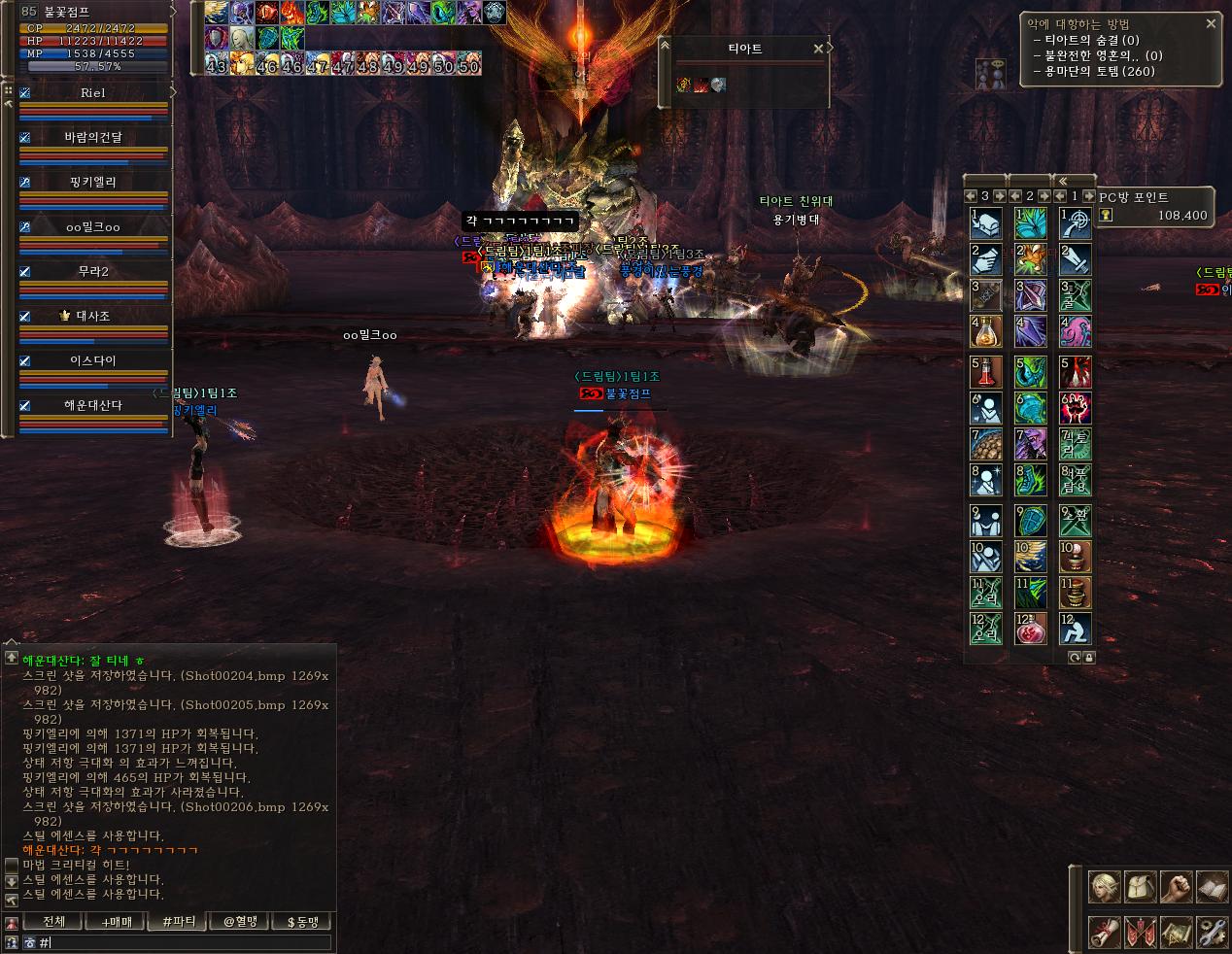The height and width of the screenshot is (954, 1232).
Task: Open the character status elf portrait icon
Action: tap(1104, 886)
